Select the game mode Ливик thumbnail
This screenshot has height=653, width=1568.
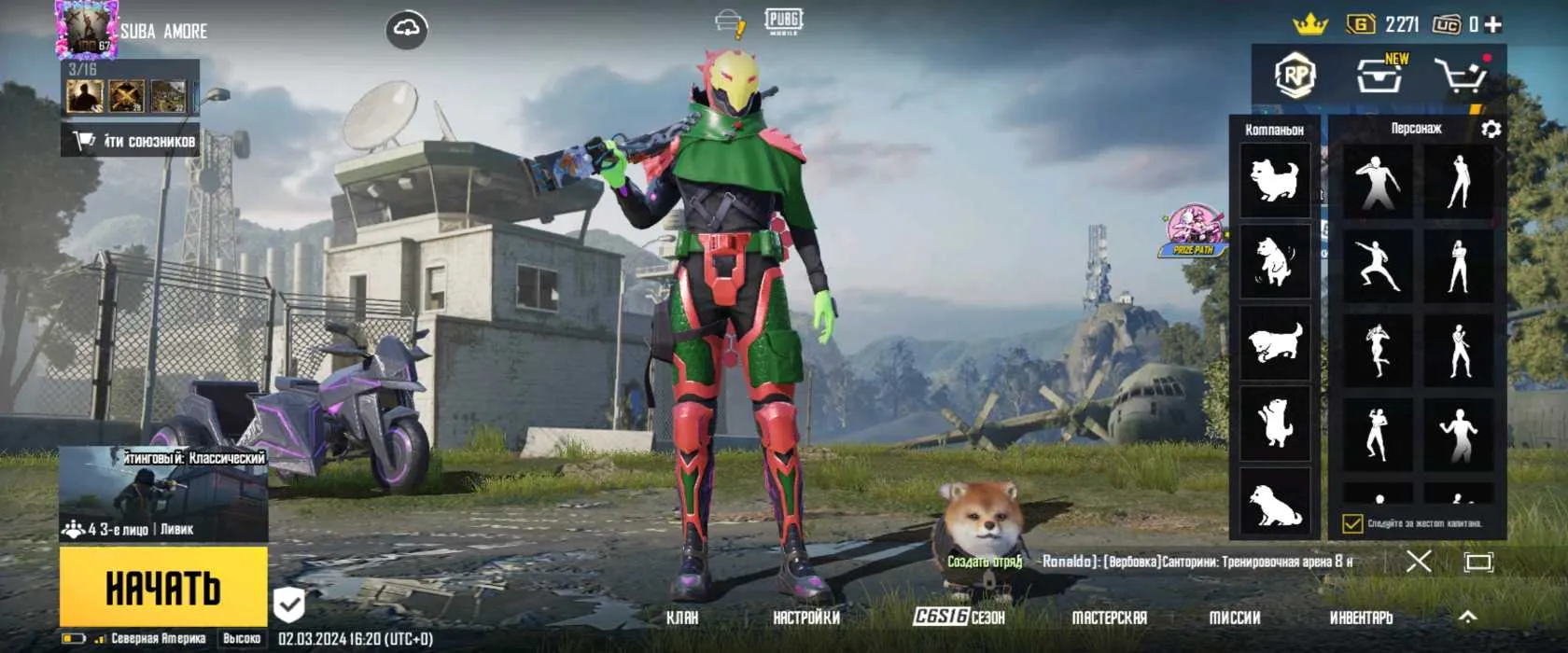point(163,494)
